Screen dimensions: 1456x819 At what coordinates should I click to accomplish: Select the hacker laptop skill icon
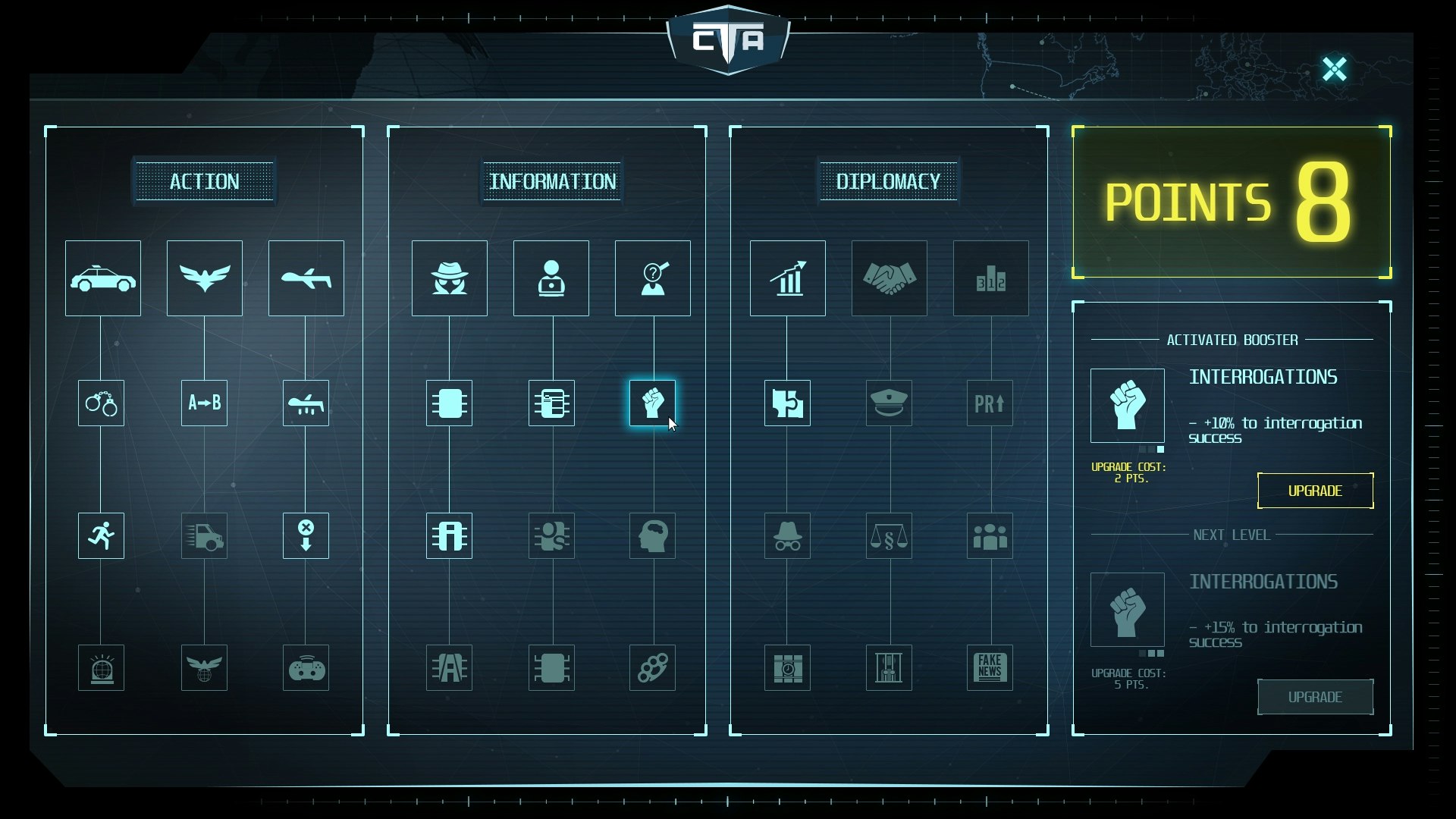[x=551, y=278]
